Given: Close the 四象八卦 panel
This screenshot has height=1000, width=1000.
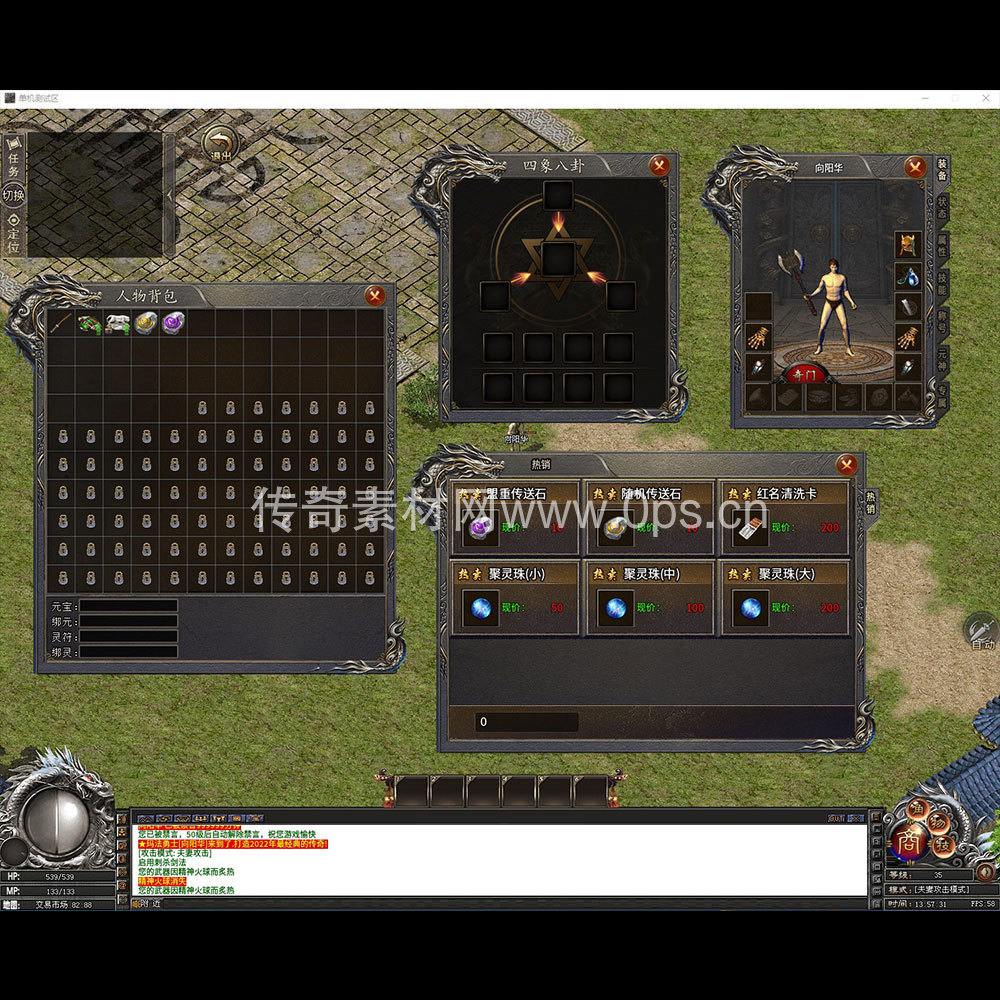Looking at the screenshot, I should point(659,166).
